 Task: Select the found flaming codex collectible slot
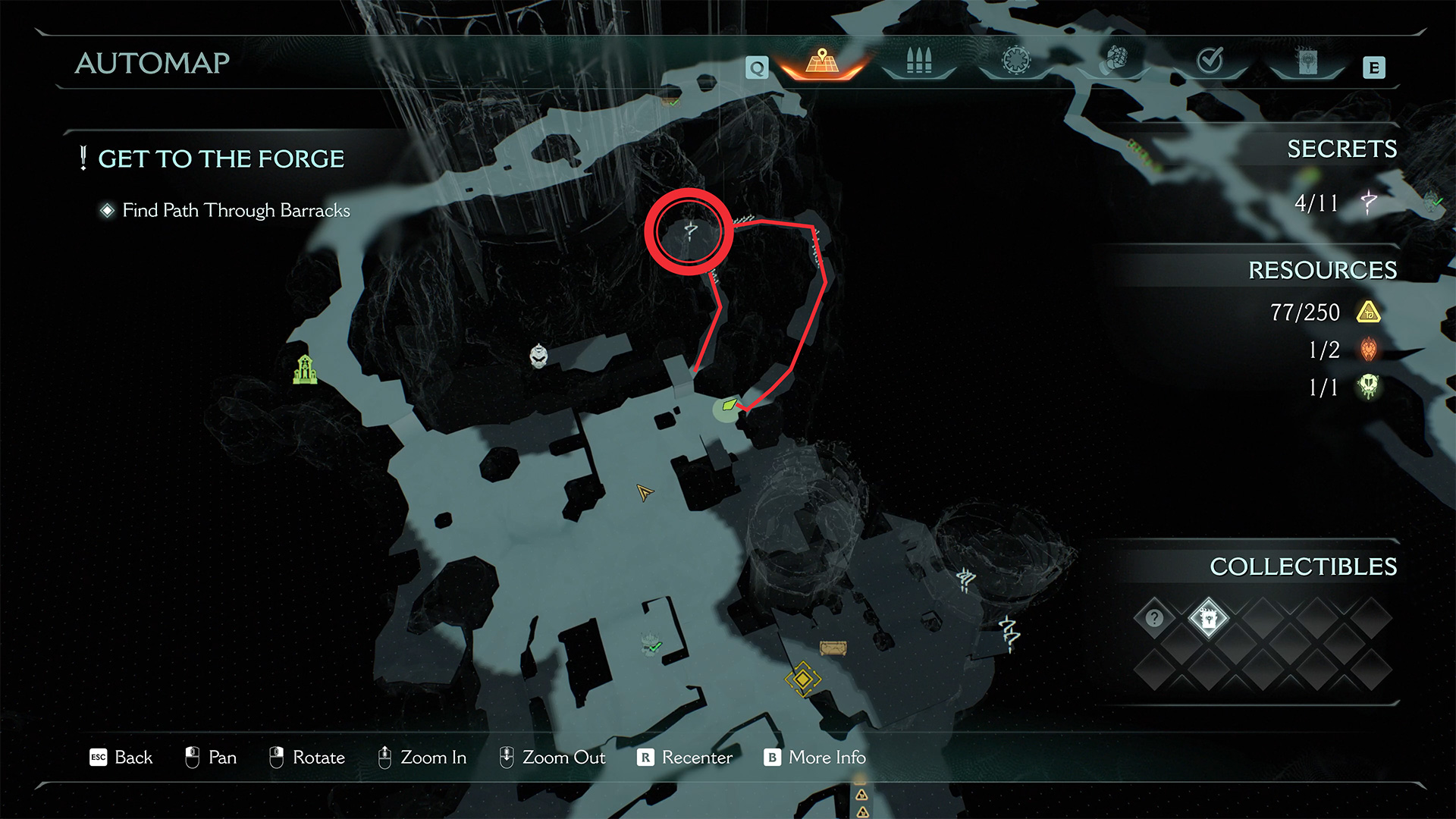click(x=1208, y=618)
